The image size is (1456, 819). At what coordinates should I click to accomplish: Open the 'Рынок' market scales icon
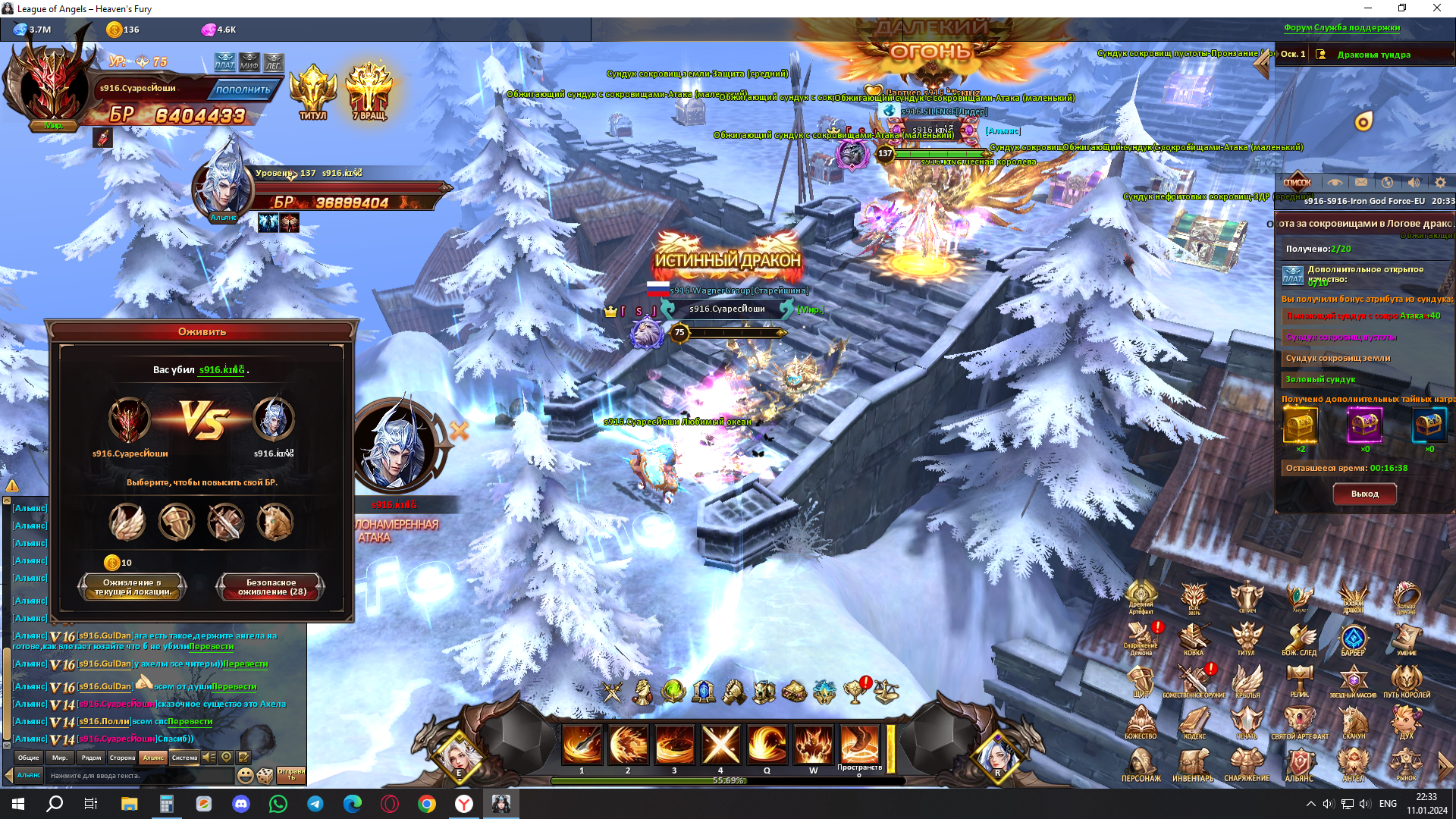pyautogui.click(x=1406, y=764)
